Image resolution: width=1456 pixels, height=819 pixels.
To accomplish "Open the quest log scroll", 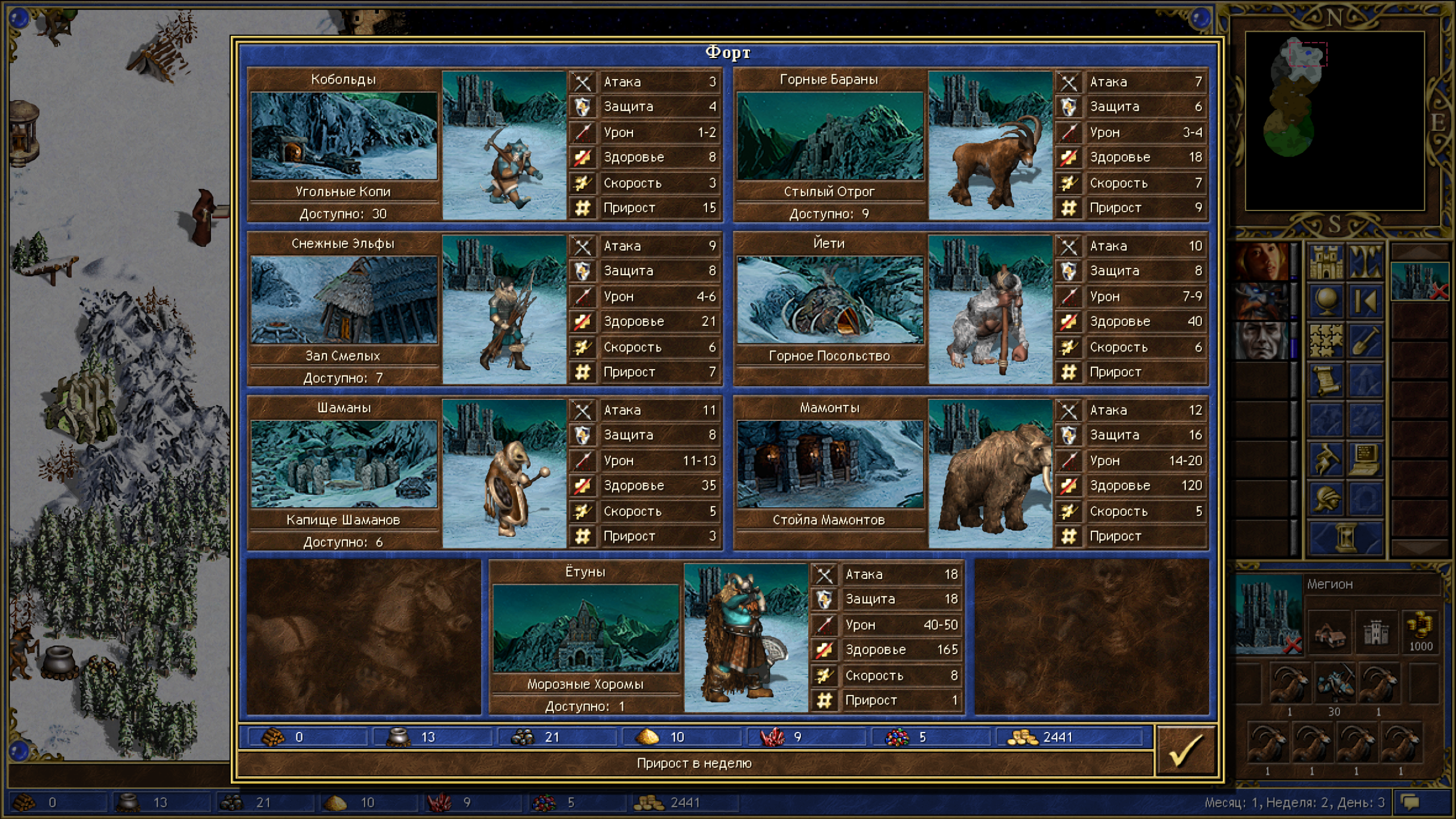I will pos(1326,380).
